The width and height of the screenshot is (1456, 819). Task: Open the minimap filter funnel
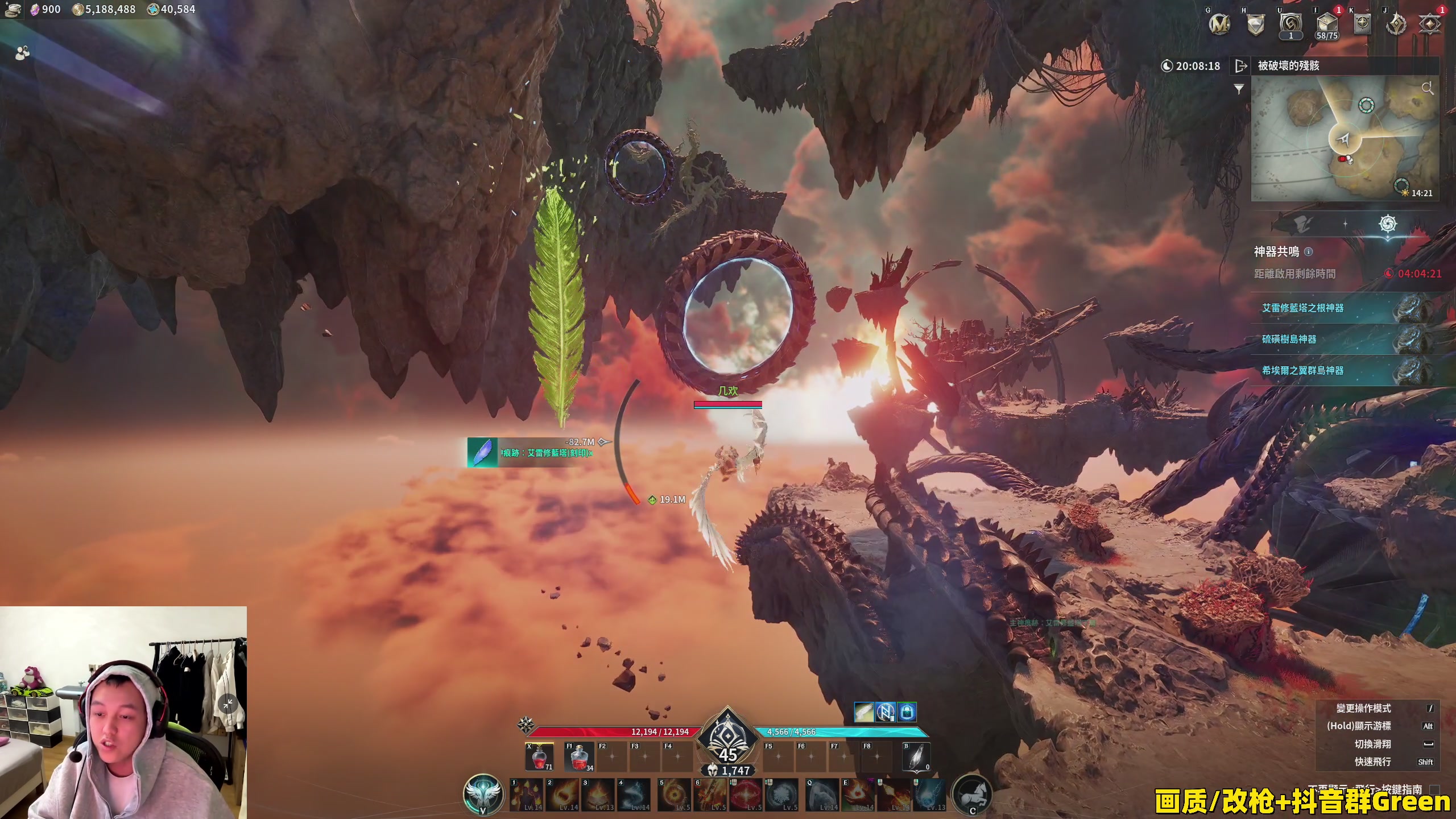[x=1239, y=89]
